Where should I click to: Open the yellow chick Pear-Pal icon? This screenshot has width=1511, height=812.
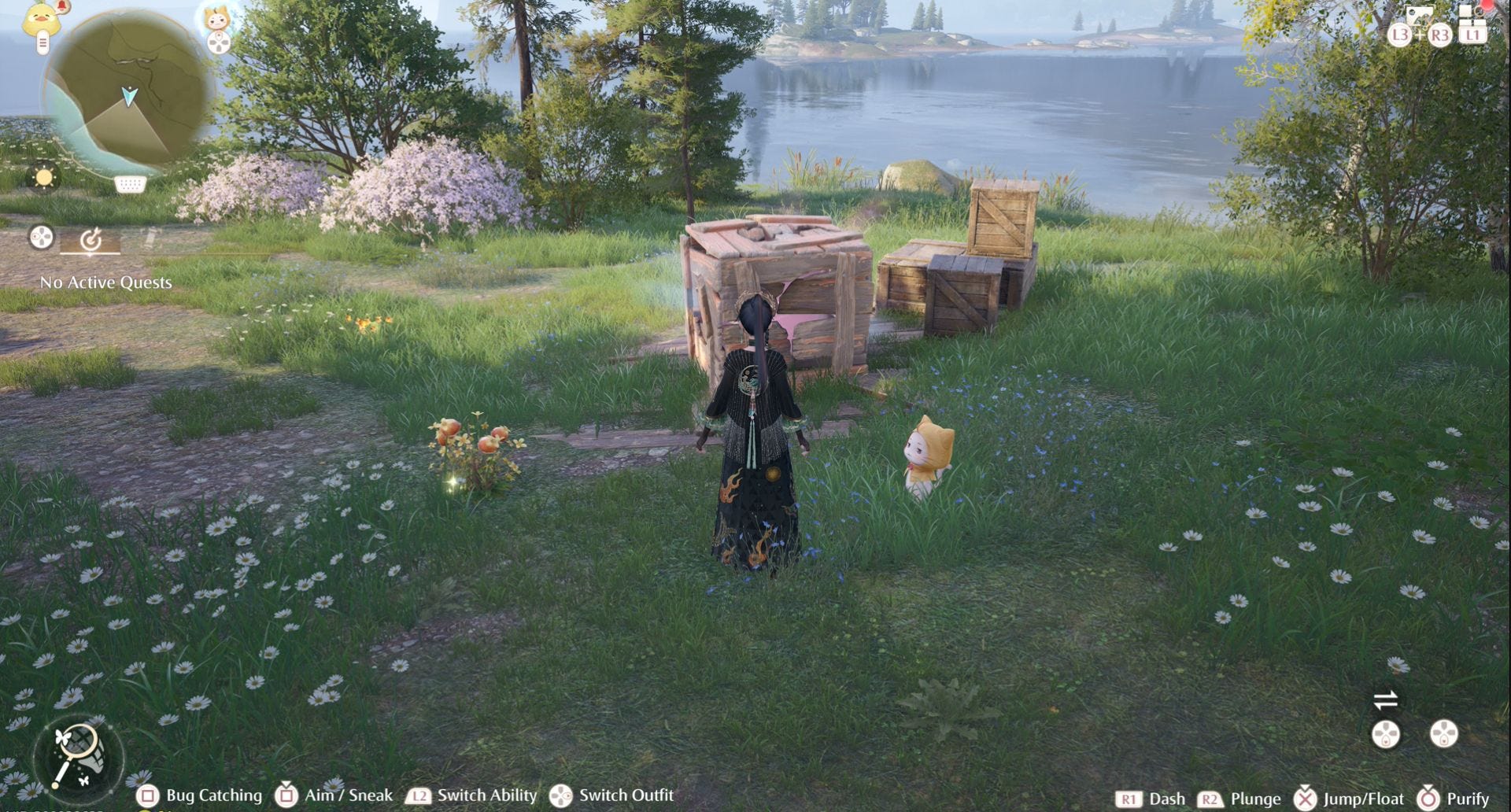click(x=42, y=20)
